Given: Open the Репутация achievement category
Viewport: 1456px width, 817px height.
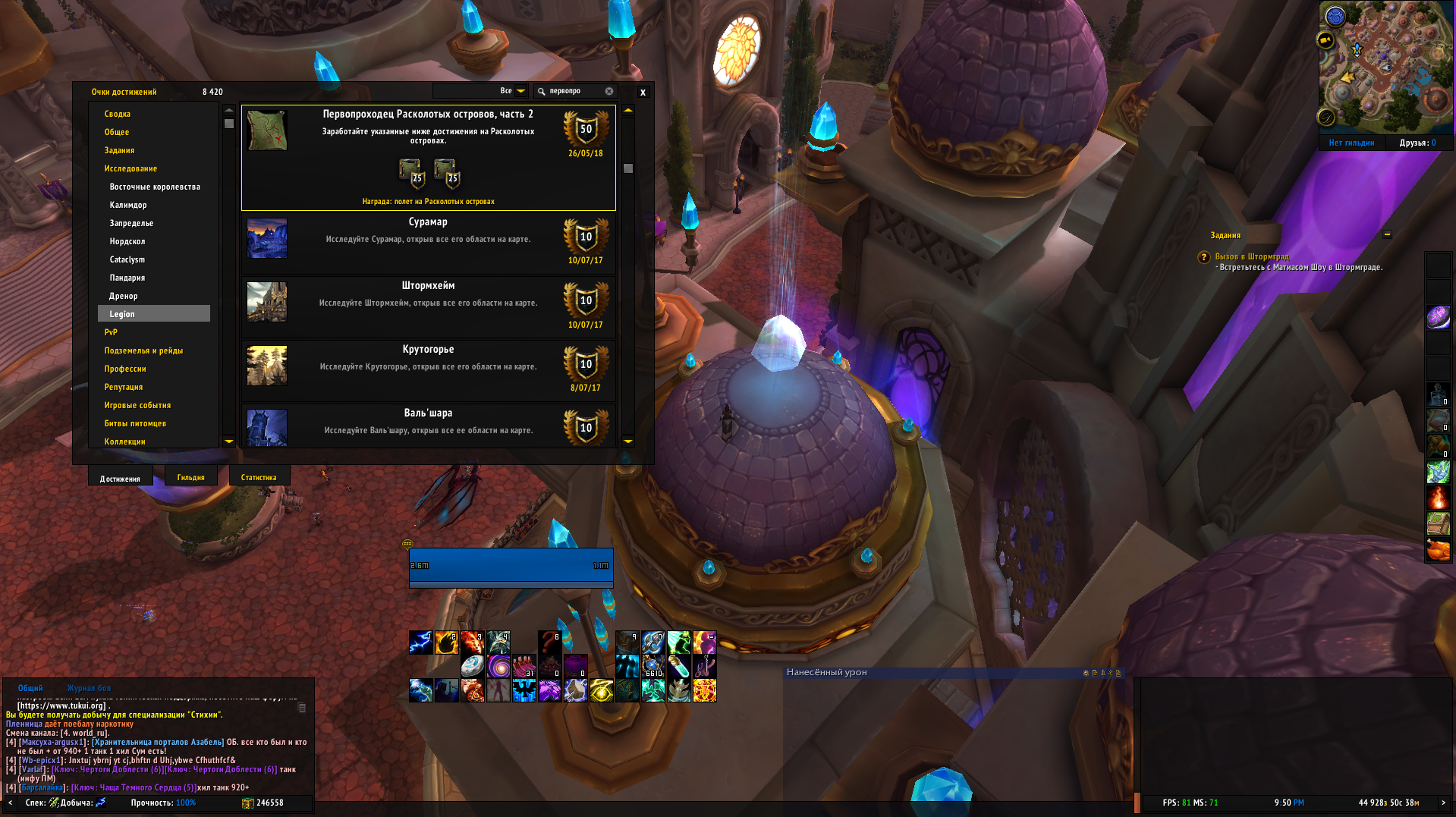Looking at the screenshot, I should tap(123, 387).
